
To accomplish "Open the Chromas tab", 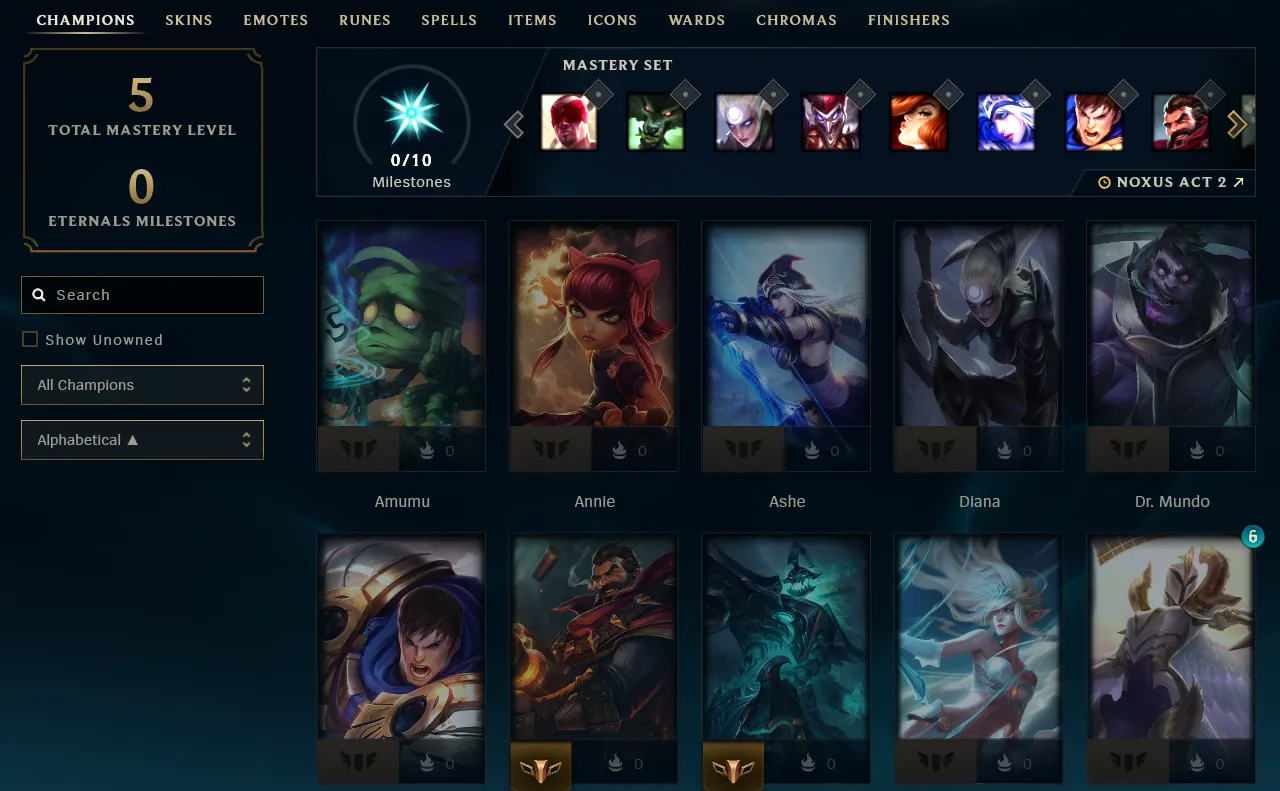I will click(x=797, y=20).
